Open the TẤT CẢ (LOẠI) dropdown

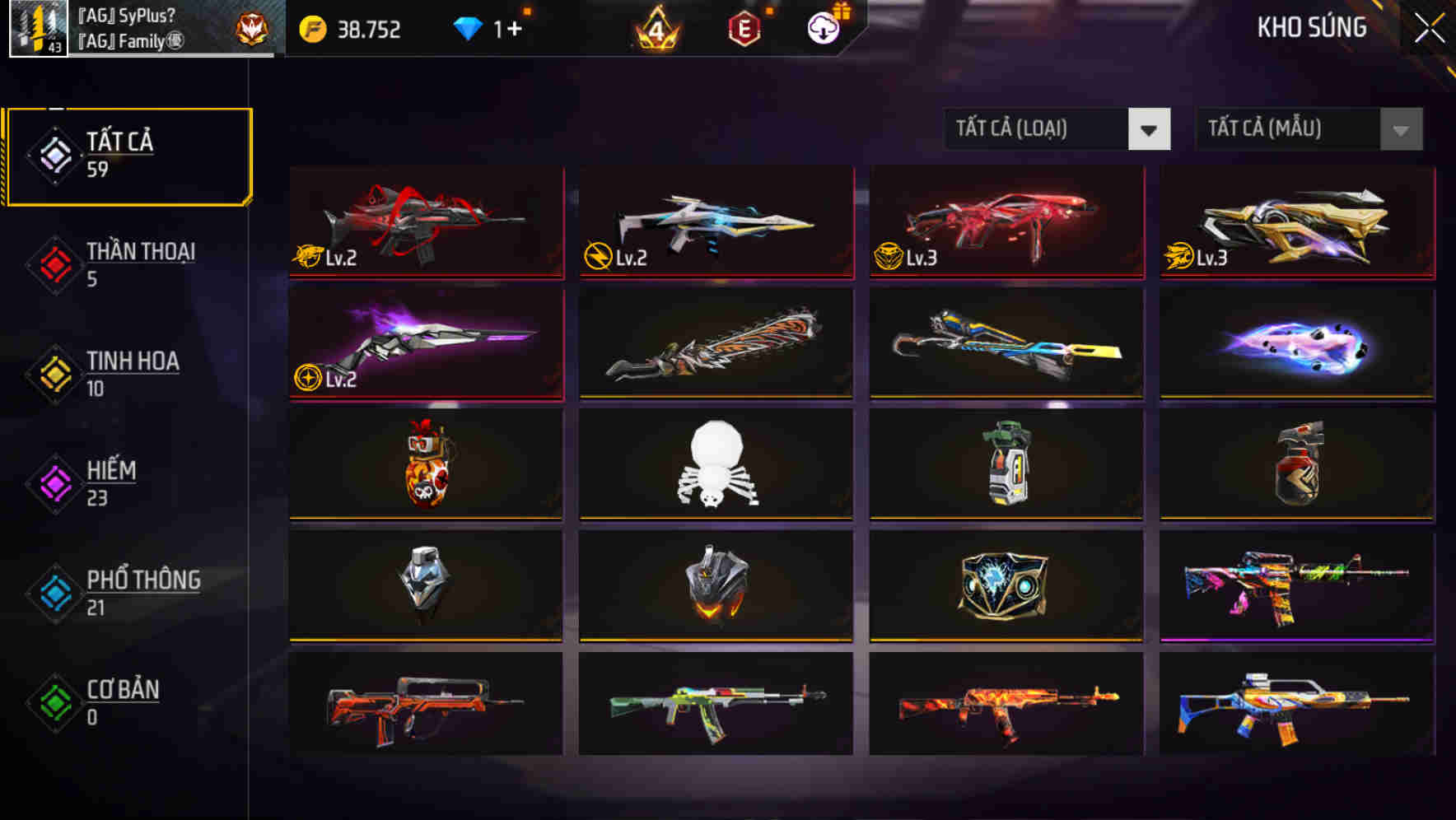1057,129
